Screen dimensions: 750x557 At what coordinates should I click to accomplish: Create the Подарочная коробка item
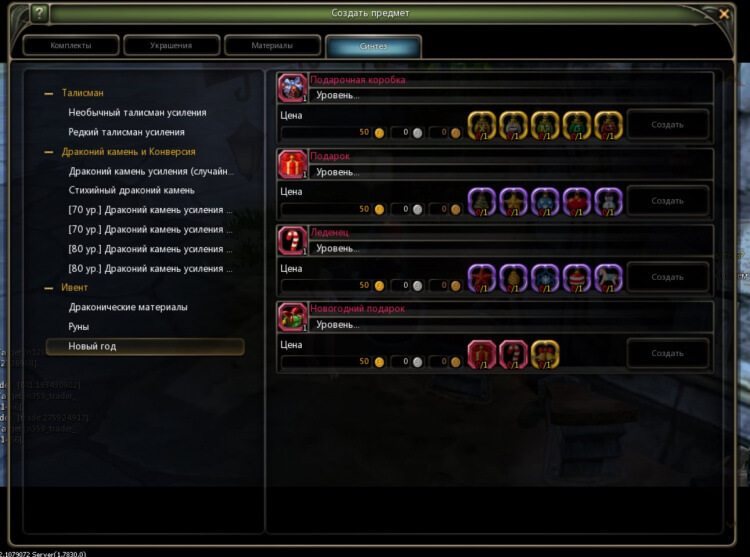tap(667, 125)
